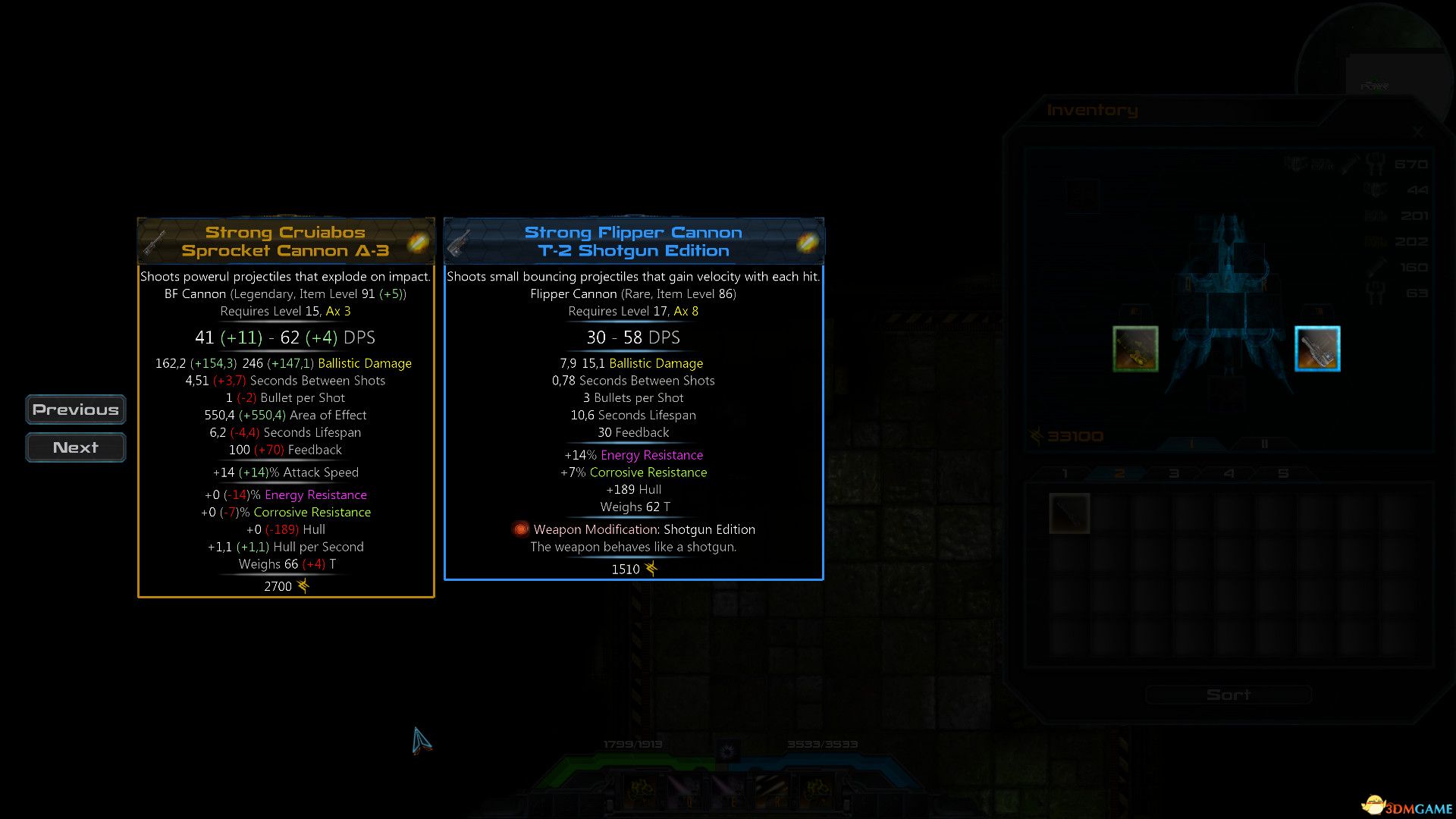Screen dimensions: 1456x819
Task: Switch to inventory tab 1
Action: (x=1065, y=474)
